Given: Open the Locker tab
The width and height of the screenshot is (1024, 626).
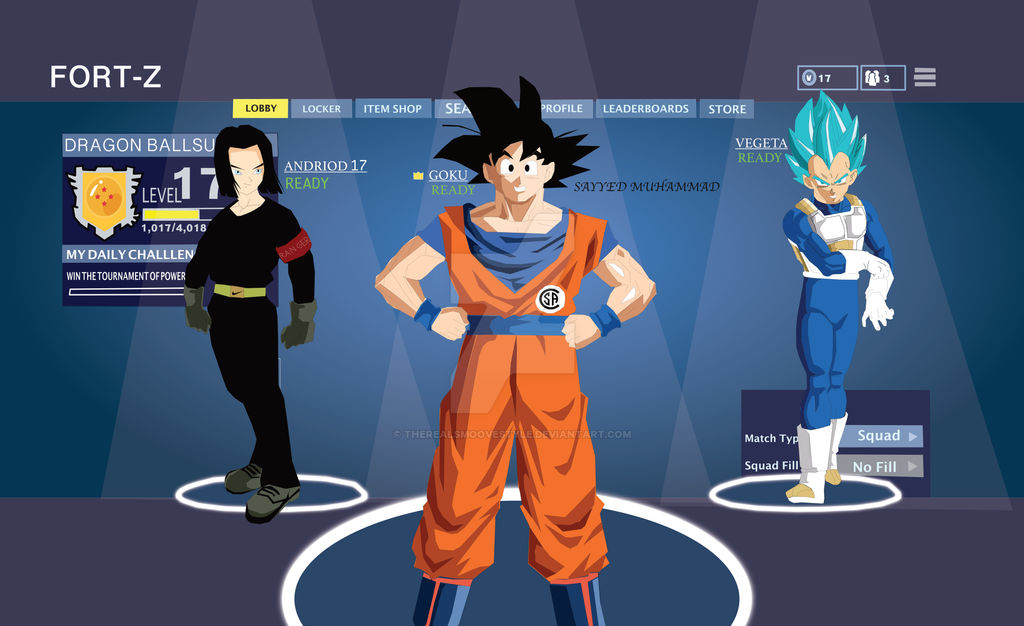Looking at the screenshot, I should pos(321,109).
